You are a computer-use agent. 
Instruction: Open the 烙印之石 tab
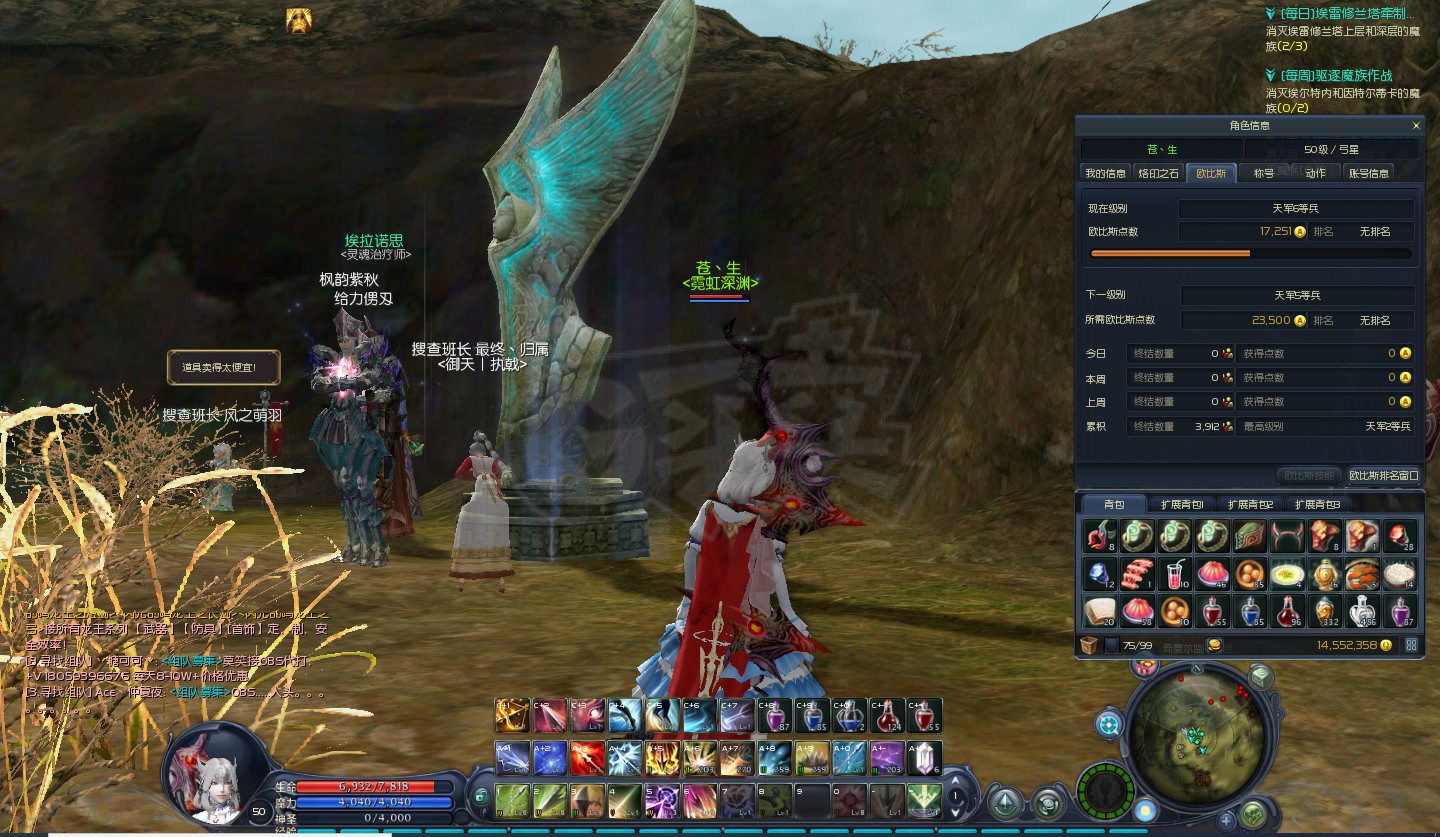pos(1159,173)
